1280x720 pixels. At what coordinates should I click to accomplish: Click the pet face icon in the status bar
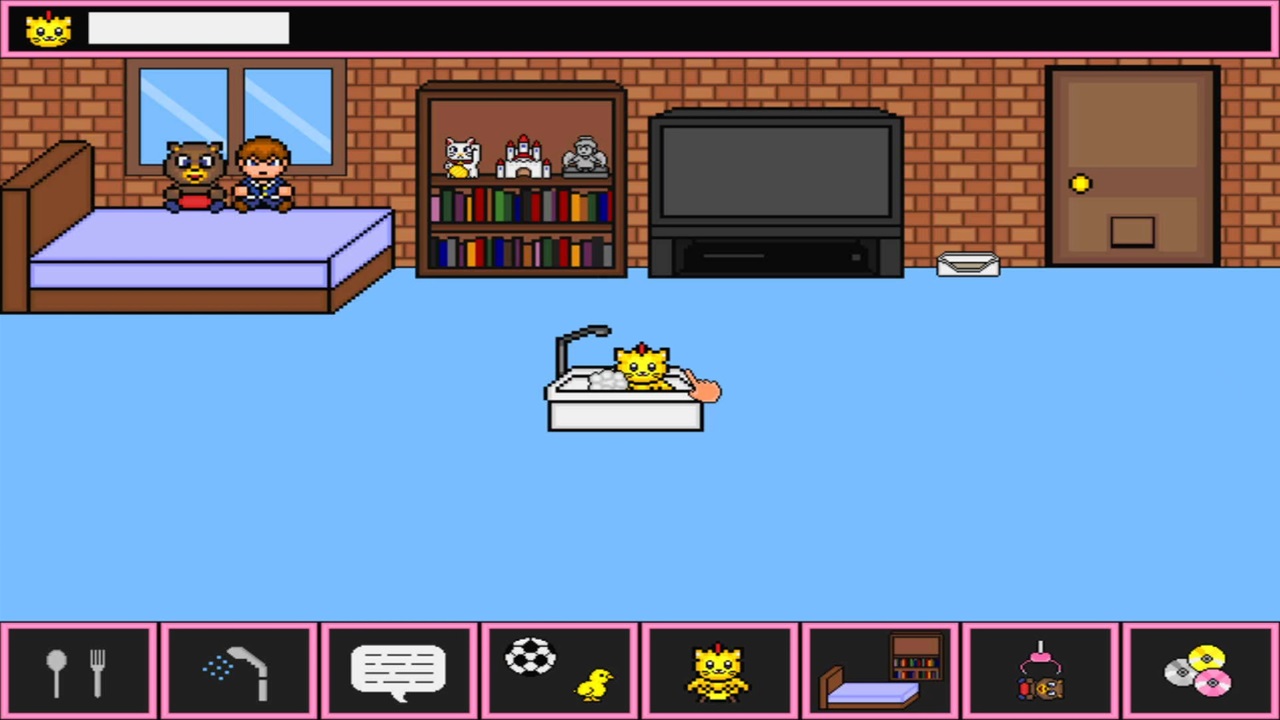(47, 28)
